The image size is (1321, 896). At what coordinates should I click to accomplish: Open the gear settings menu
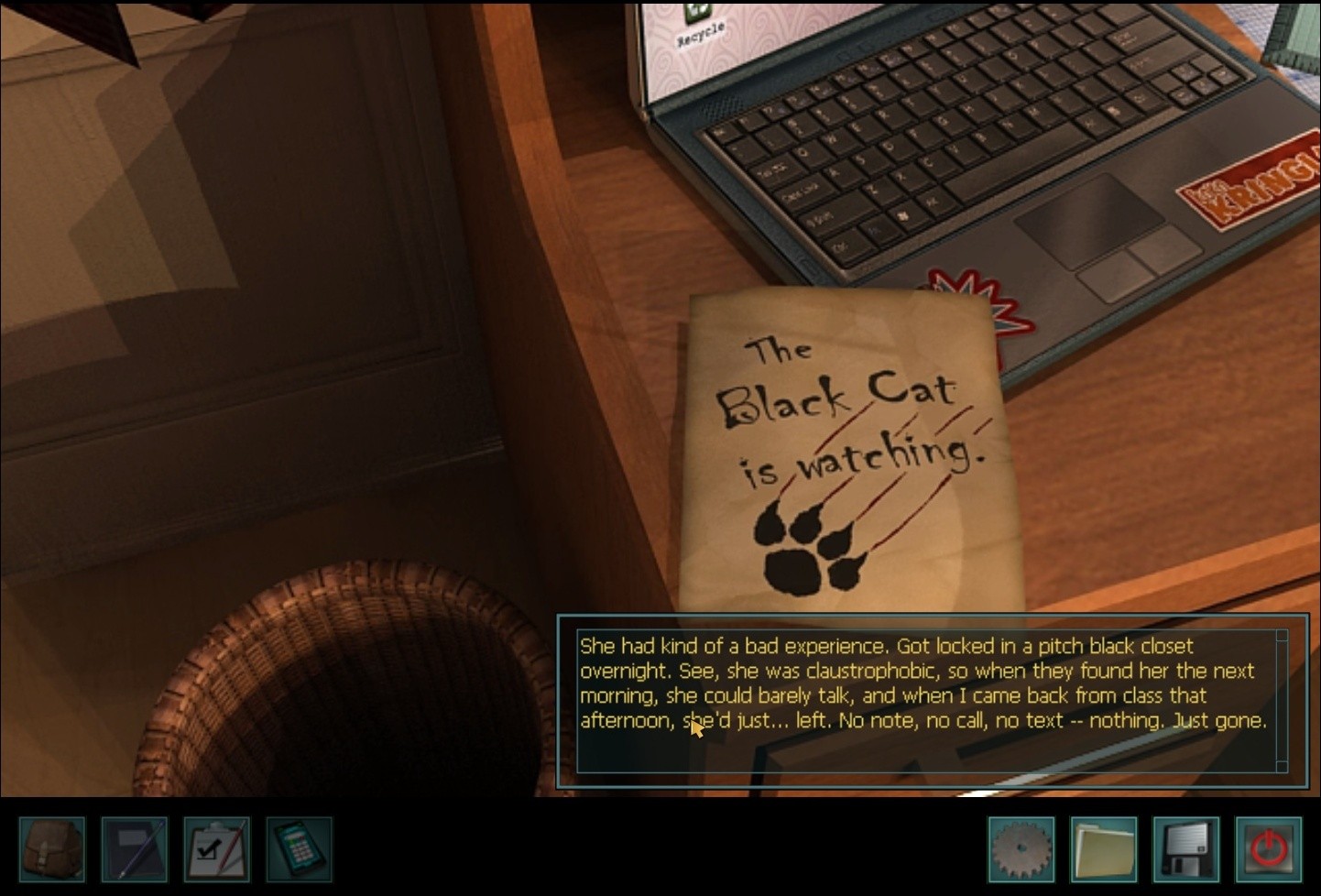point(1021,849)
